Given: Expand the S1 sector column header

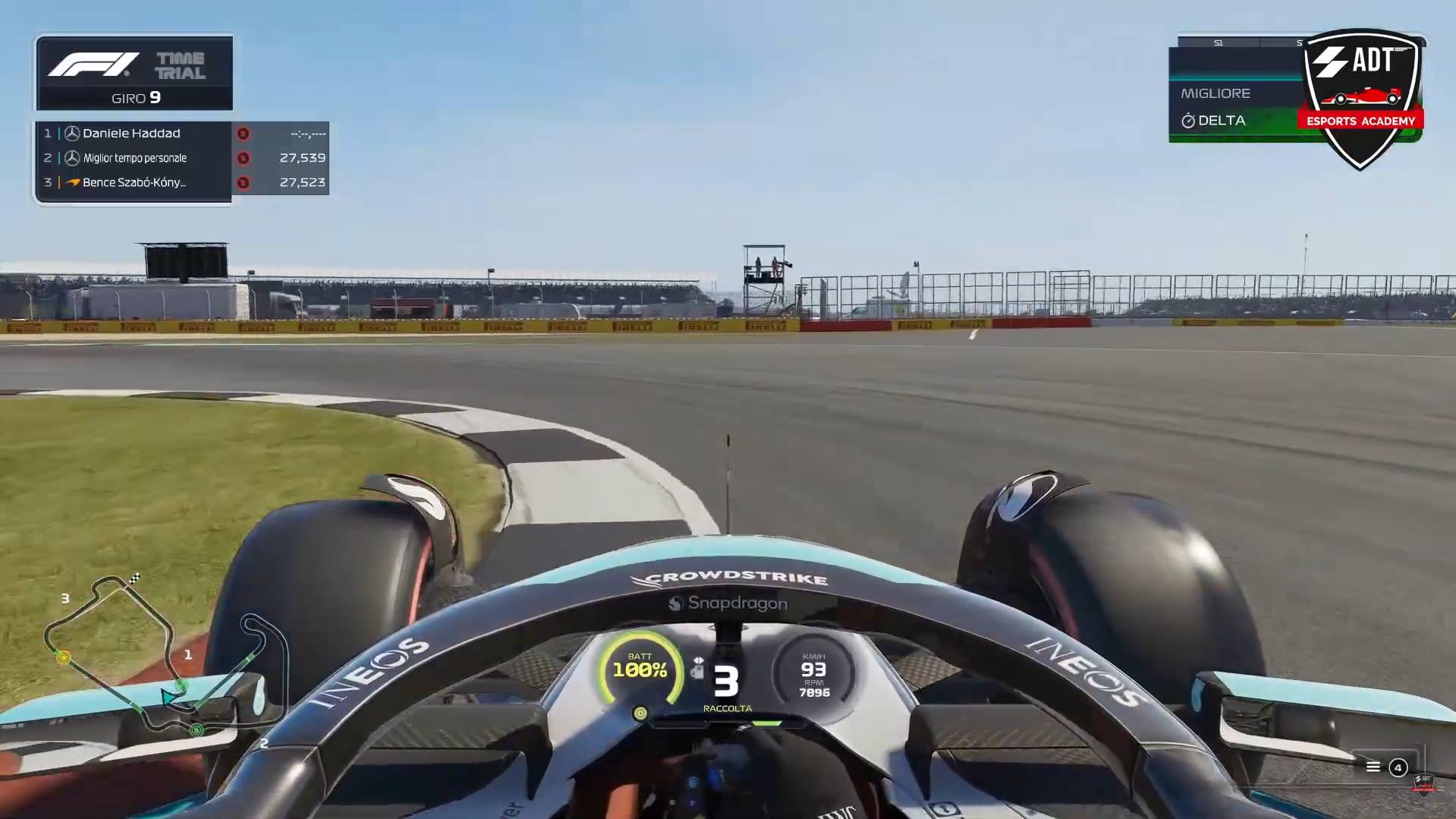Looking at the screenshot, I should point(1220,43).
